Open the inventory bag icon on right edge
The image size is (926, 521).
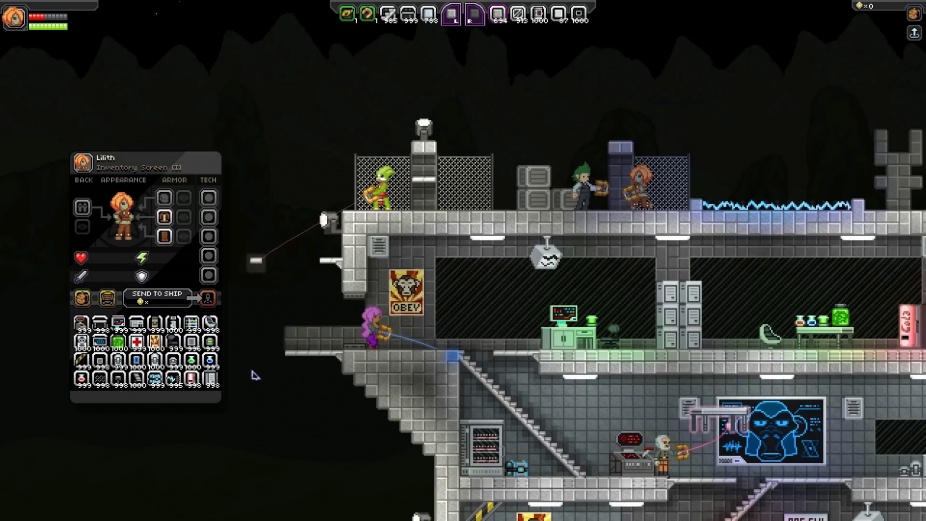point(914,14)
